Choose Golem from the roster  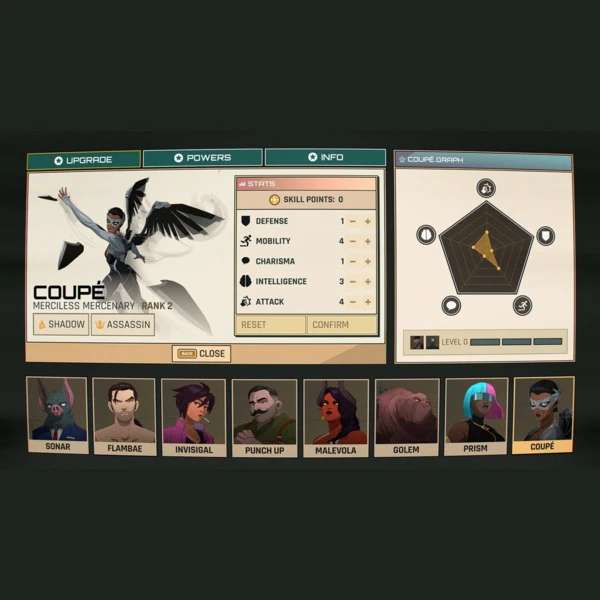point(406,415)
